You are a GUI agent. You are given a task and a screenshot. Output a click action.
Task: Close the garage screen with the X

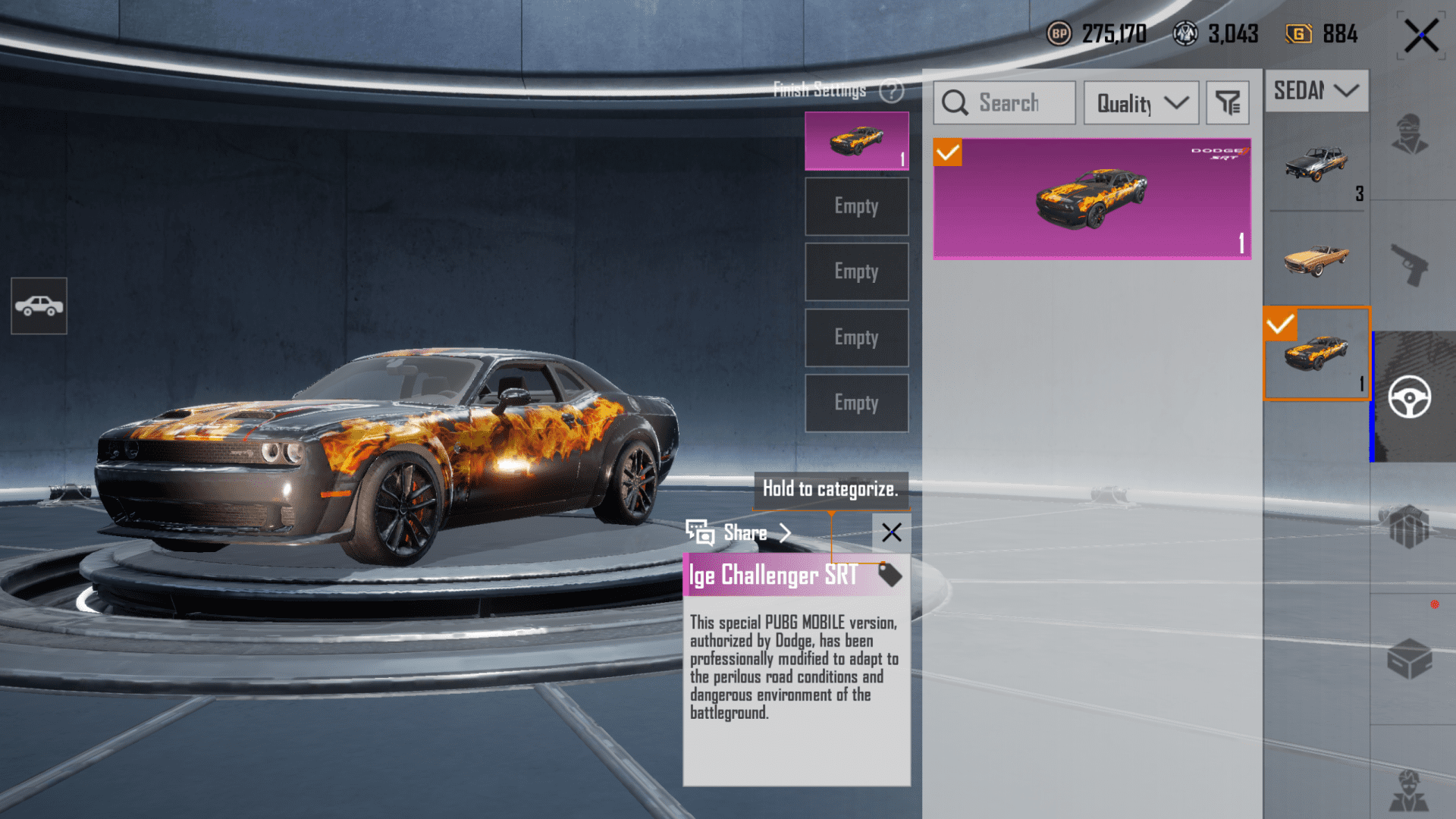pos(1420,36)
